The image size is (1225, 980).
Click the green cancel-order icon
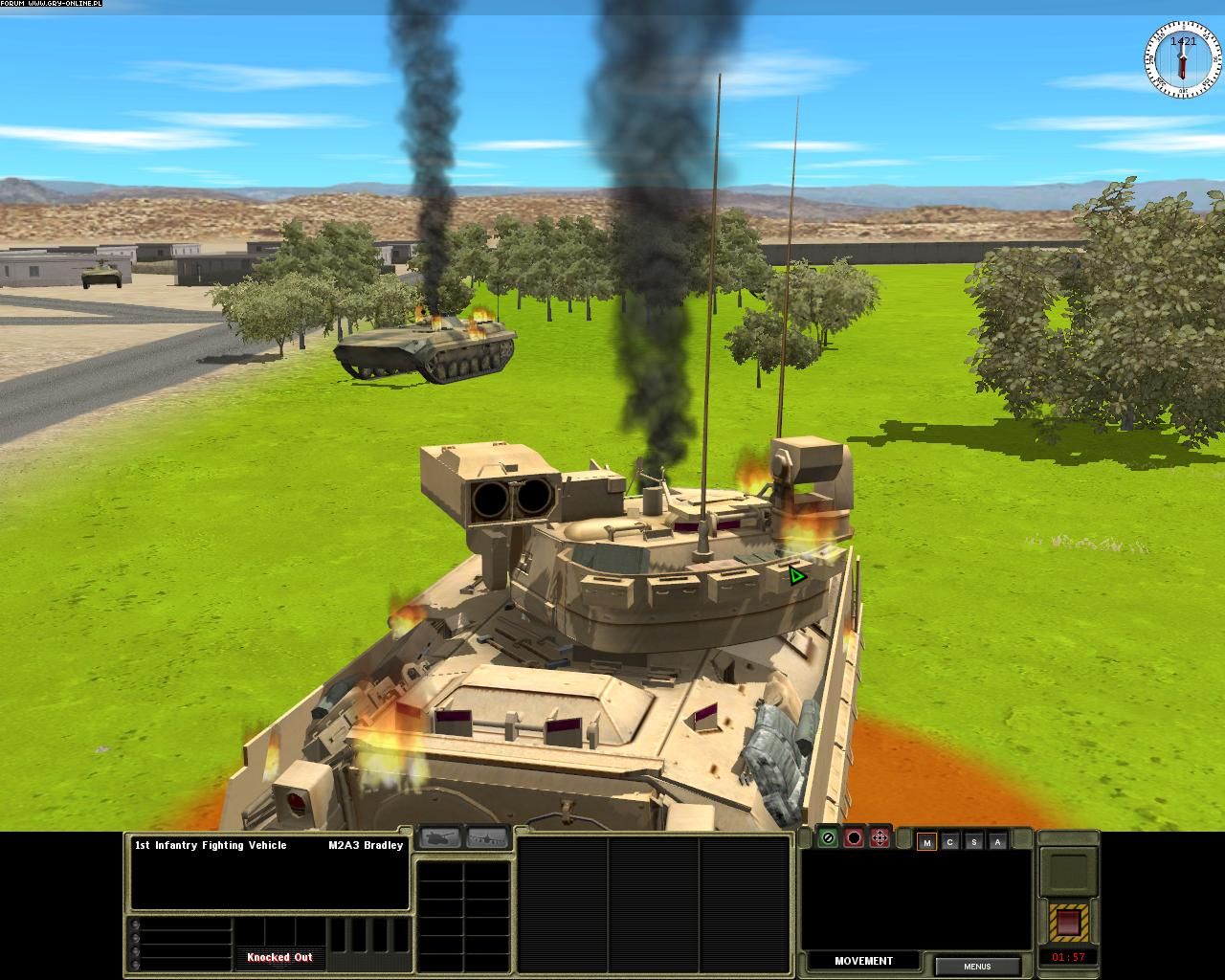point(829,838)
